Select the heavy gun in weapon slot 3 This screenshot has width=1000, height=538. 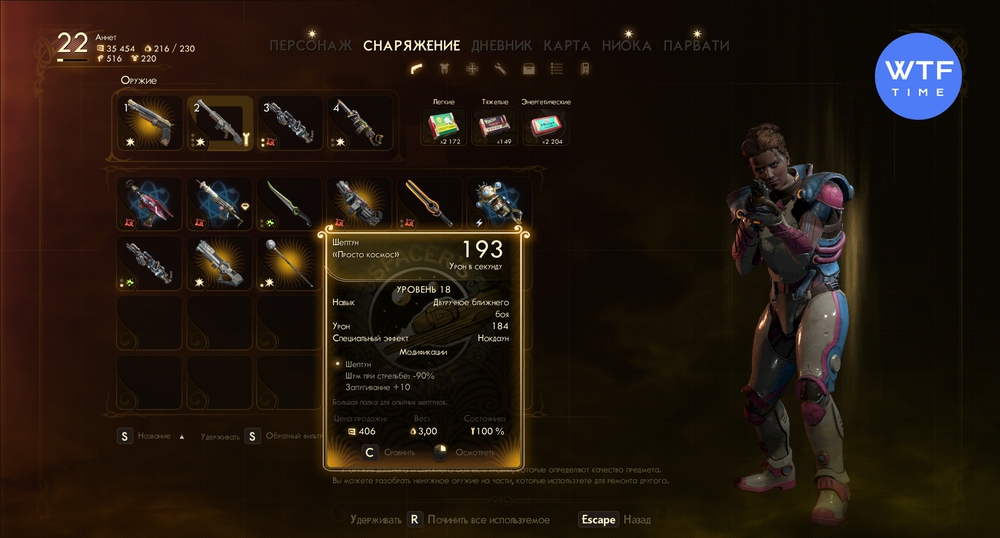click(x=290, y=123)
